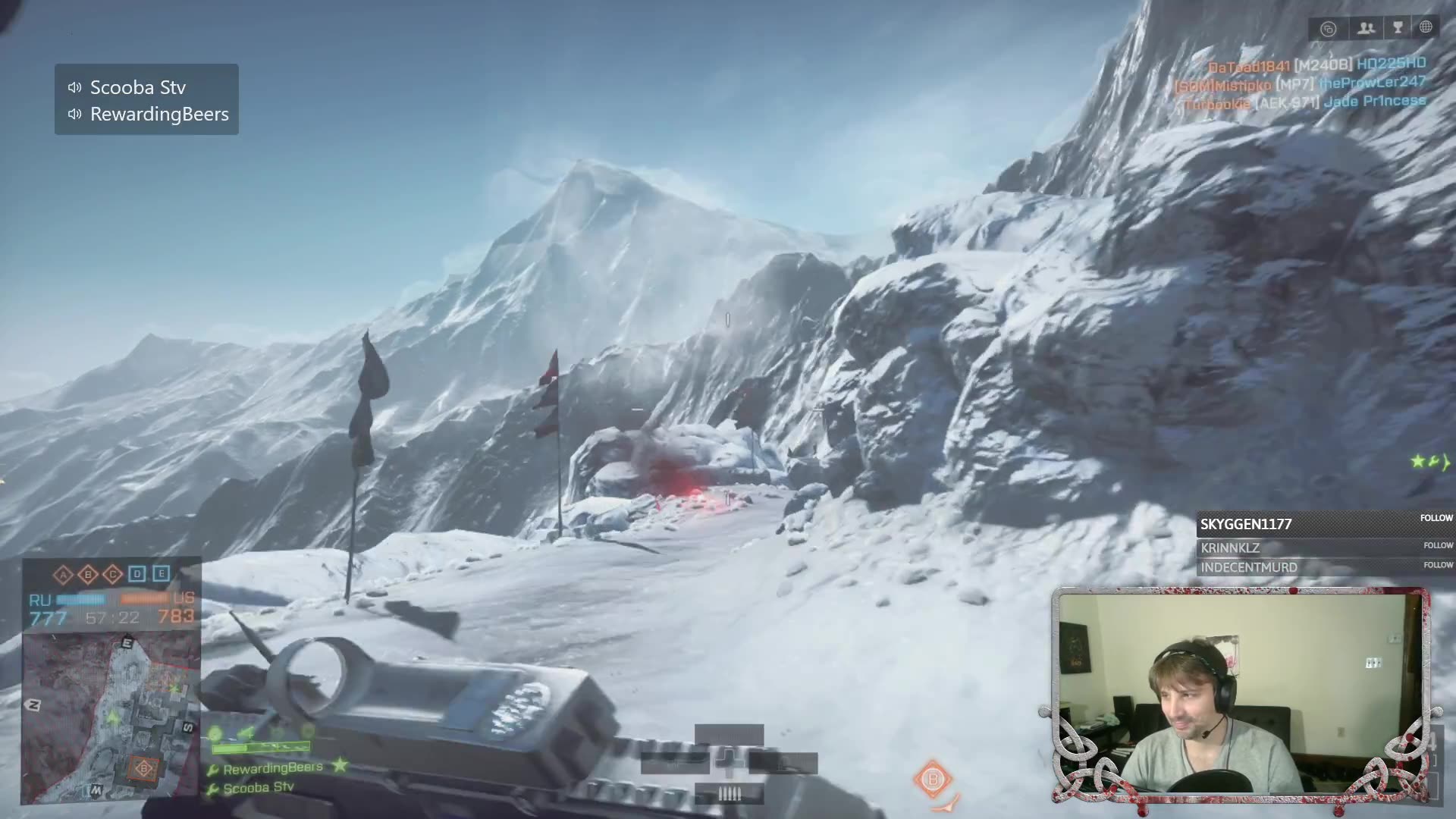
Task: Select squad member Scooba Stv in squad list
Action: (x=258, y=788)
